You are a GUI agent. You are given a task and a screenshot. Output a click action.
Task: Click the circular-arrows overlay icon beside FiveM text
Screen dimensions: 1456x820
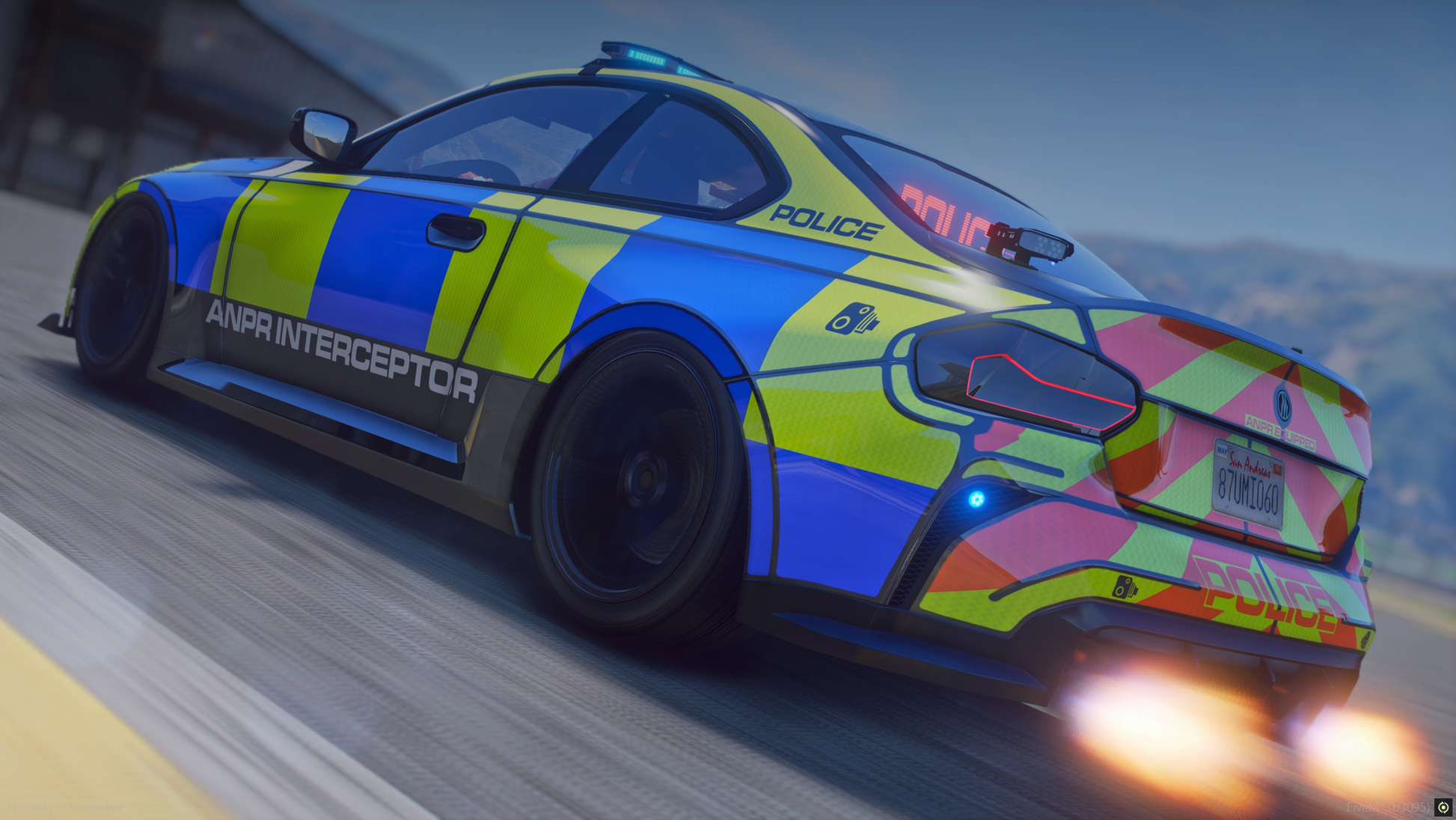coord(1443,807)
